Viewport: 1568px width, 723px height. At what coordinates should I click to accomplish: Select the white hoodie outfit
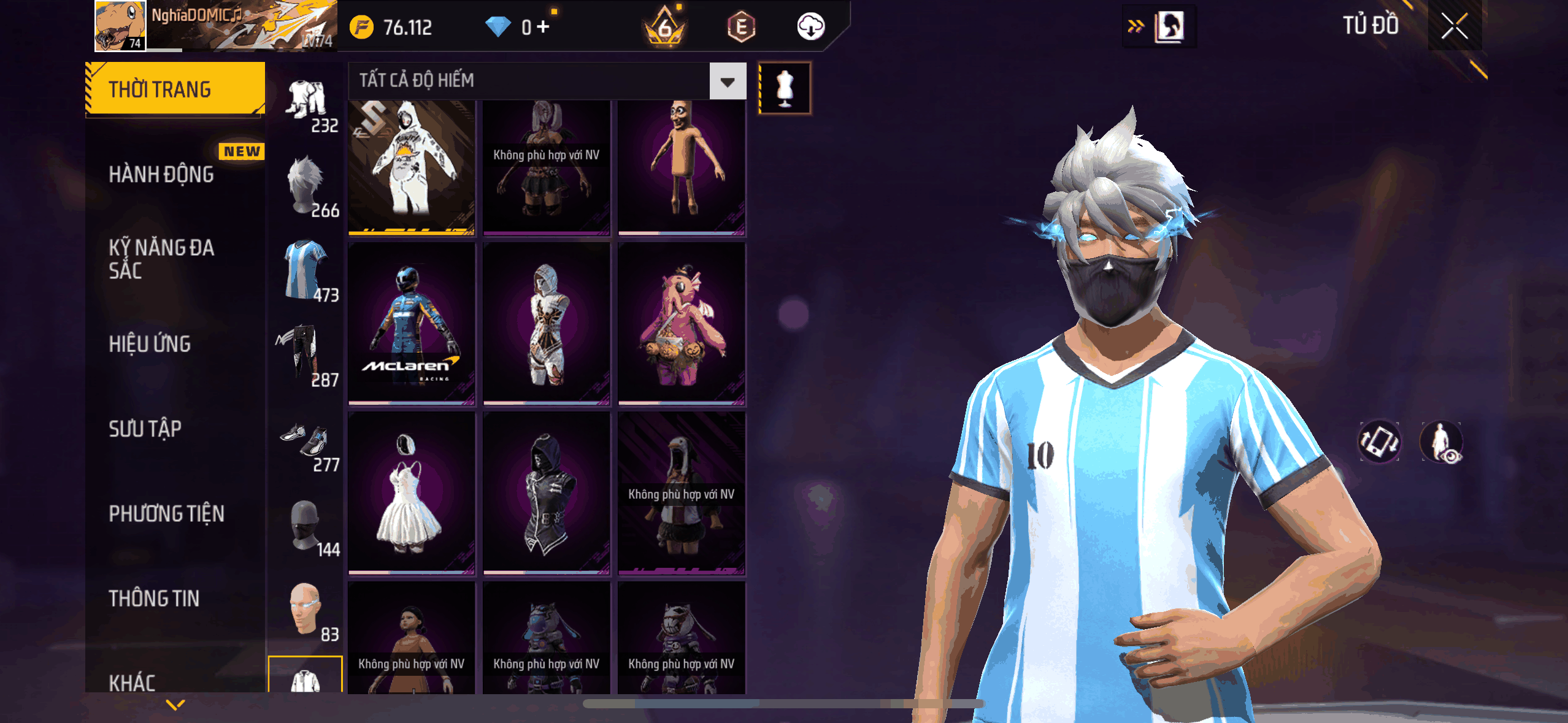click(x=411, y=167)
